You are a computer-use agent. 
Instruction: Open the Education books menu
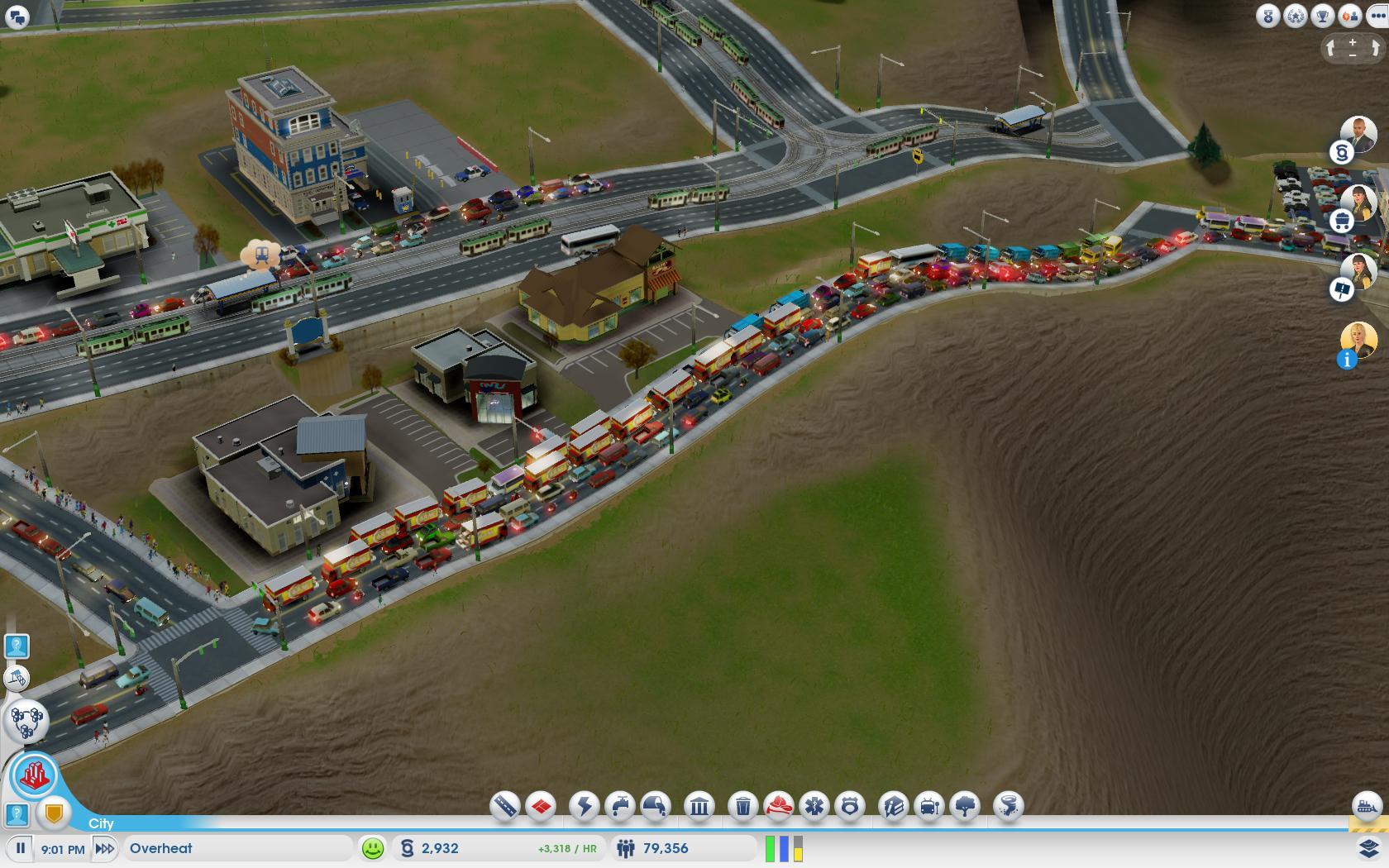893,805
